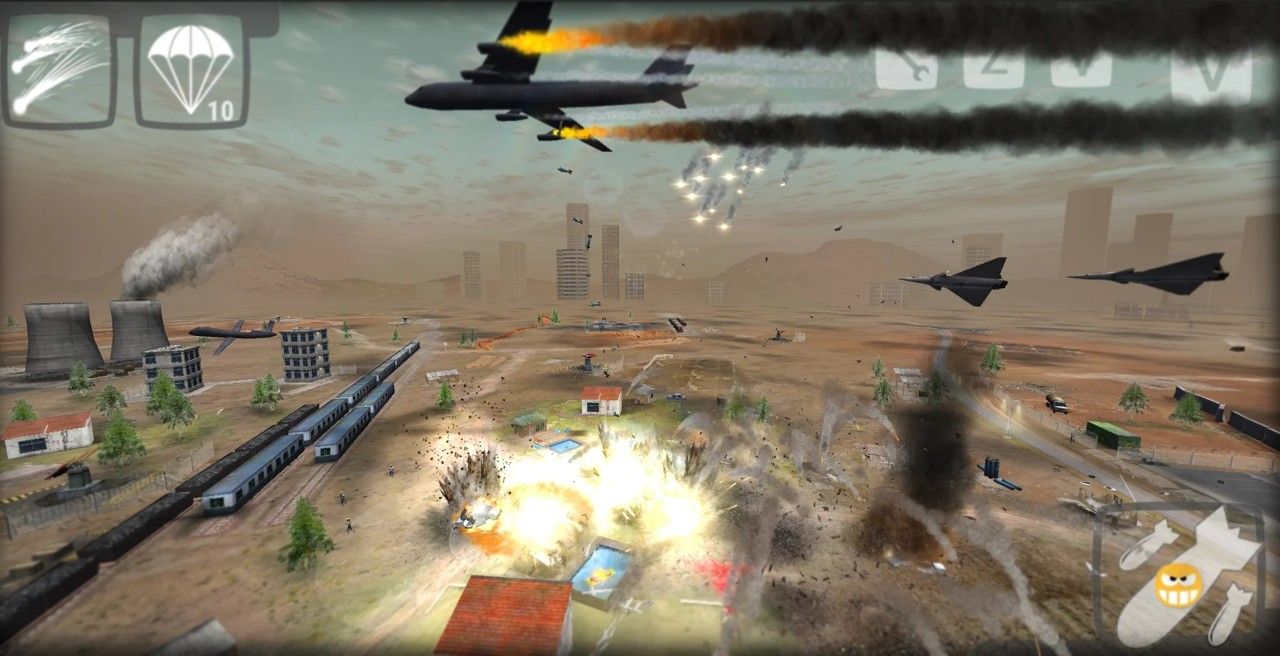
Task: Deploy the parachute drop ability
Action: pos(190,70)
